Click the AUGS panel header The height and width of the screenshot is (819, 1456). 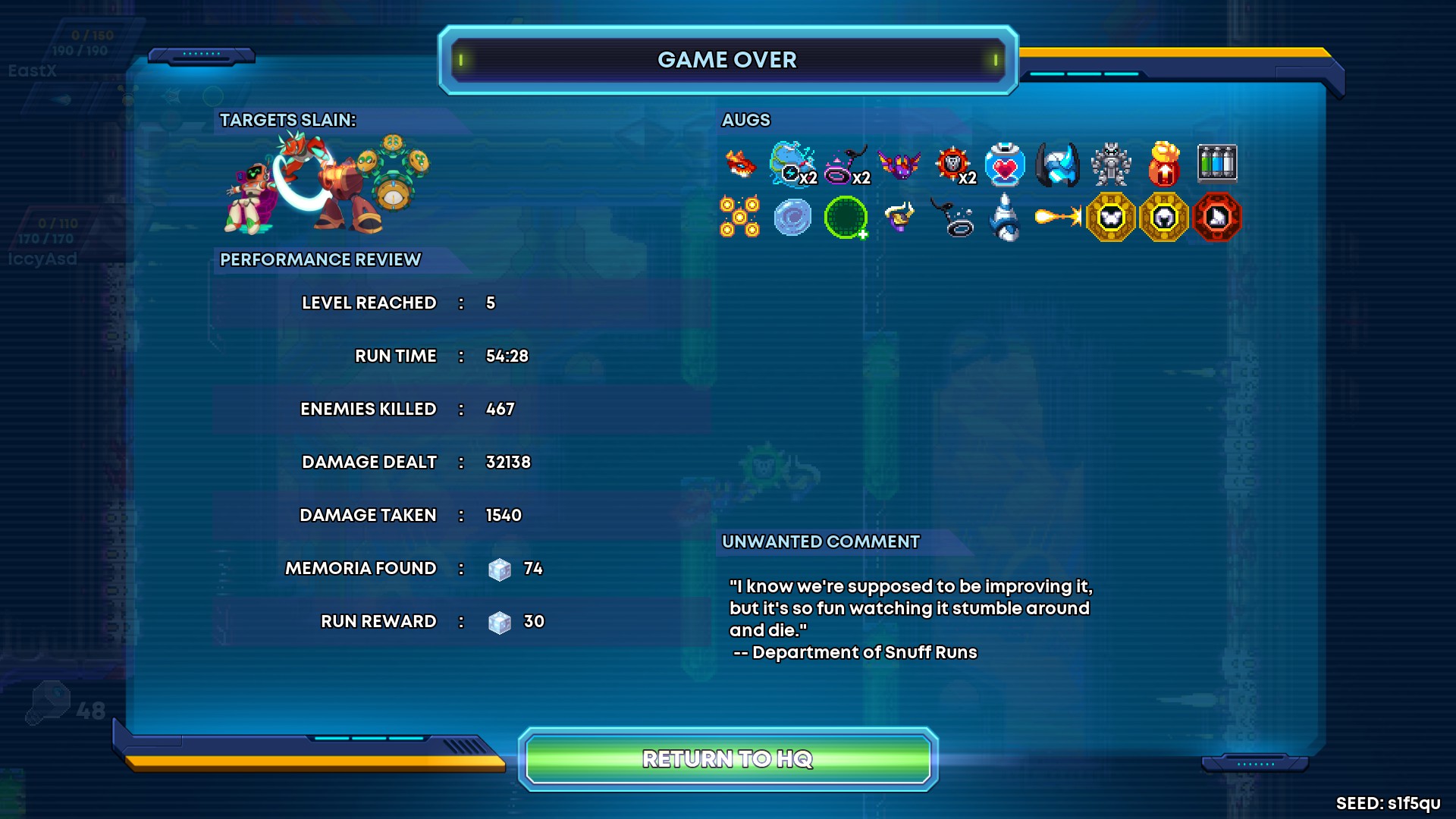tap(745, 120)
